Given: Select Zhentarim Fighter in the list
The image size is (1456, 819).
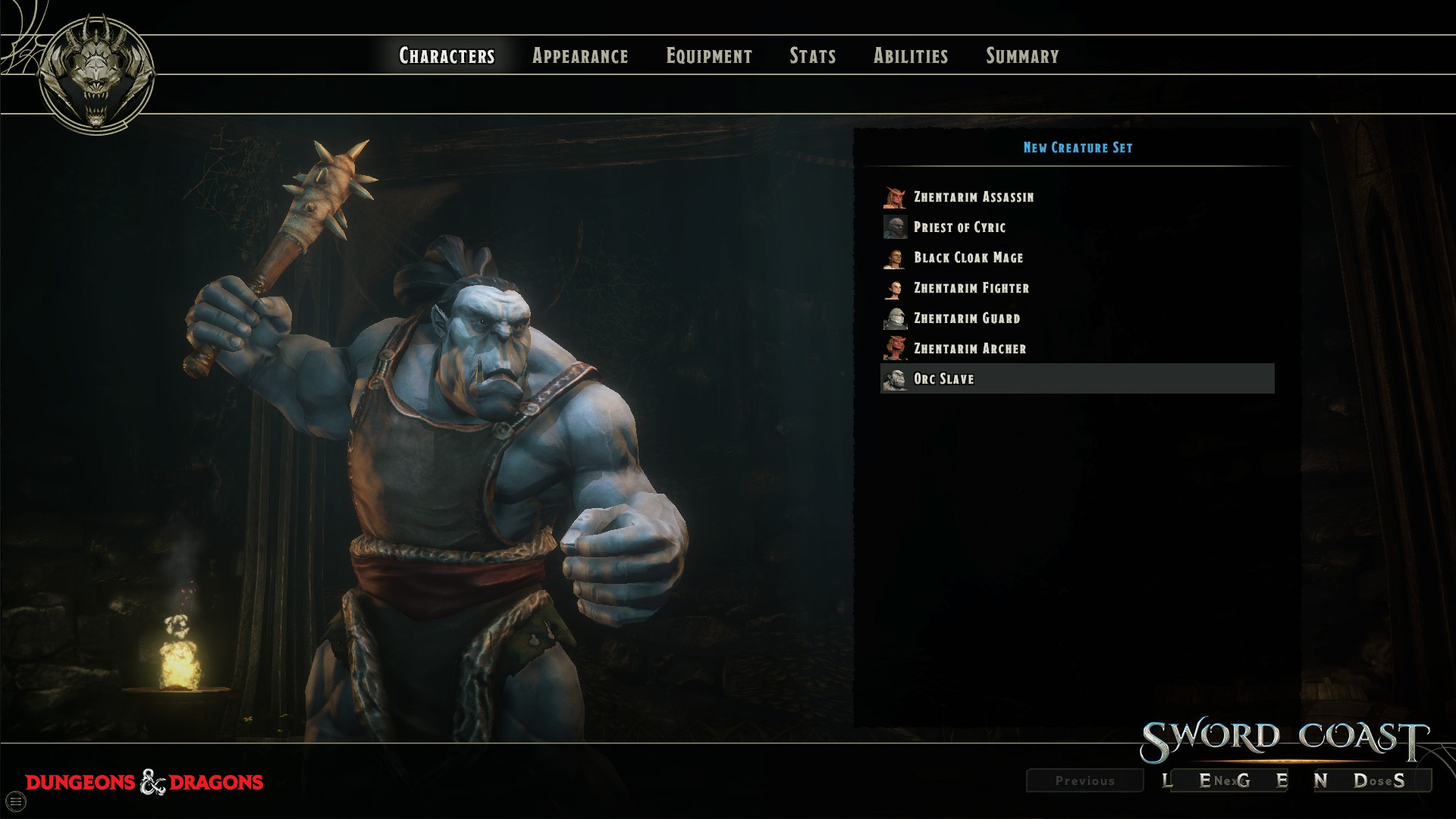Looking at the screenshot, I should click(x=971, y=288).
